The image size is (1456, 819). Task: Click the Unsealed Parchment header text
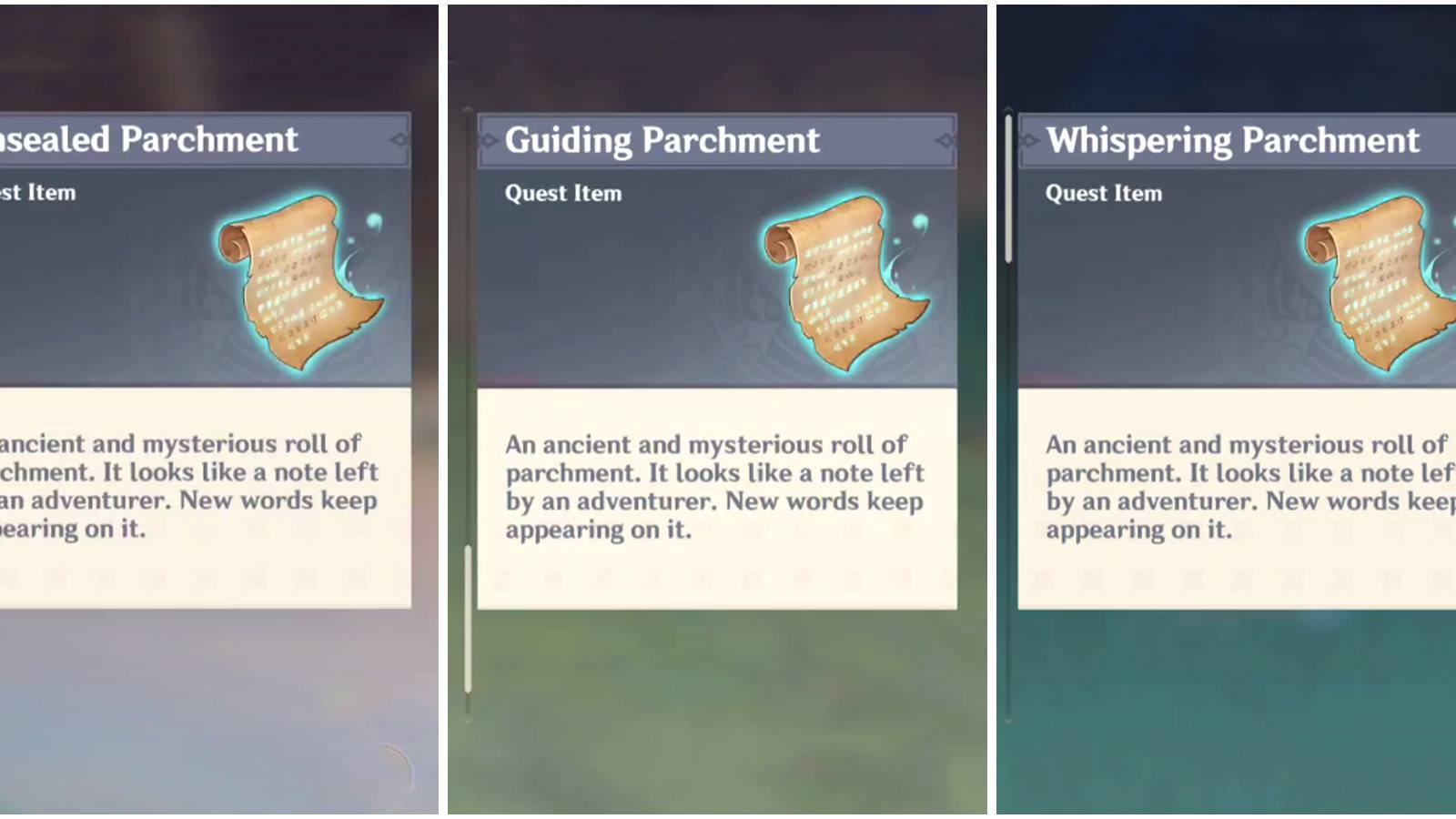click(x=150, y=140)
